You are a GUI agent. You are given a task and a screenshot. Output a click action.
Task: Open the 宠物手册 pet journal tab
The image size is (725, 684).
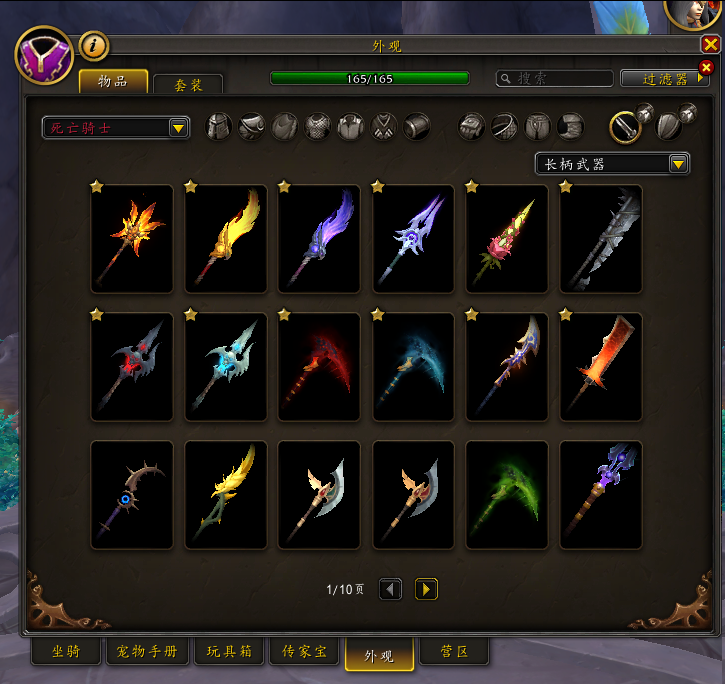[147, 652]
